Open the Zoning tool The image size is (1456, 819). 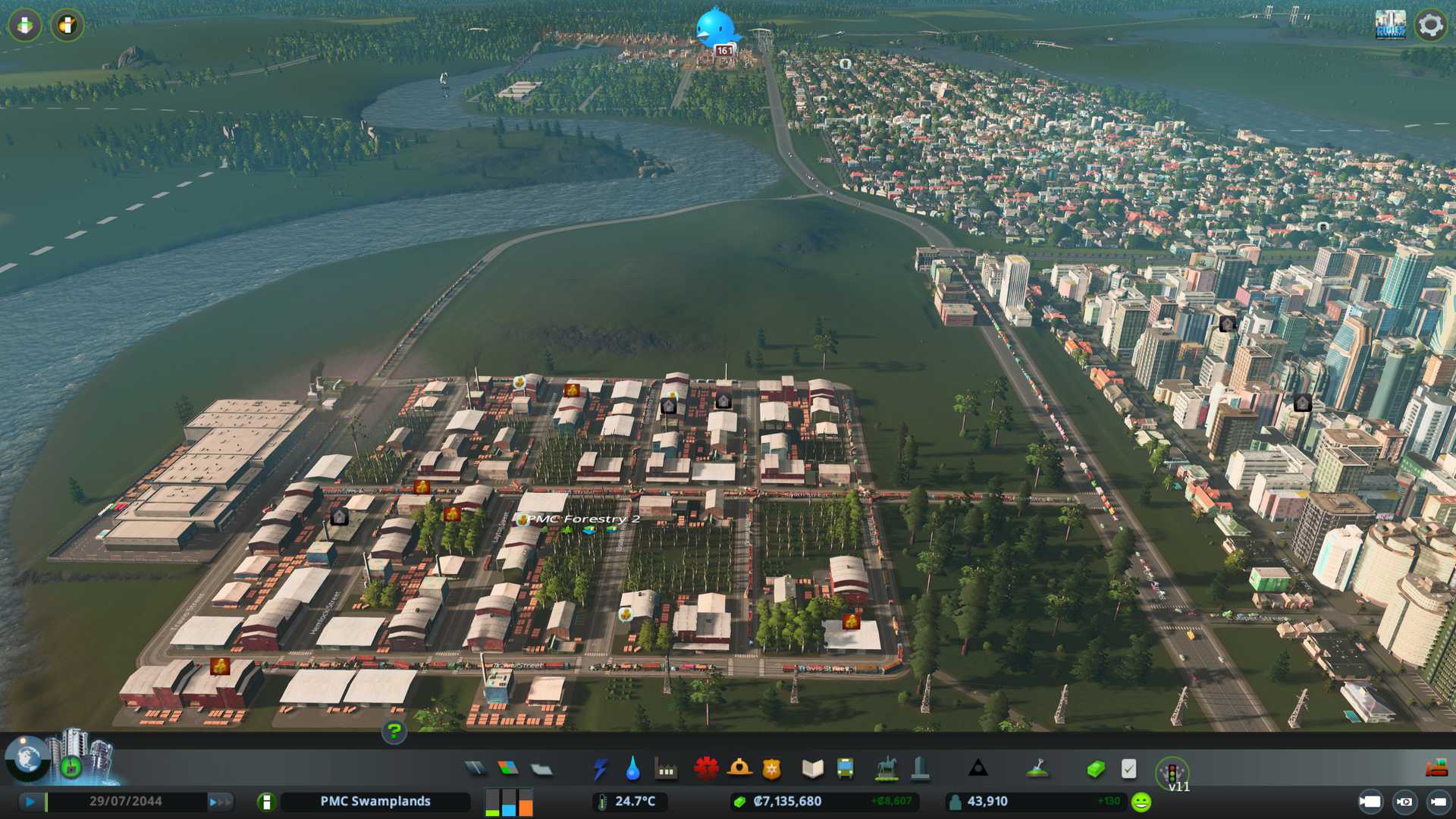point(508,769)
